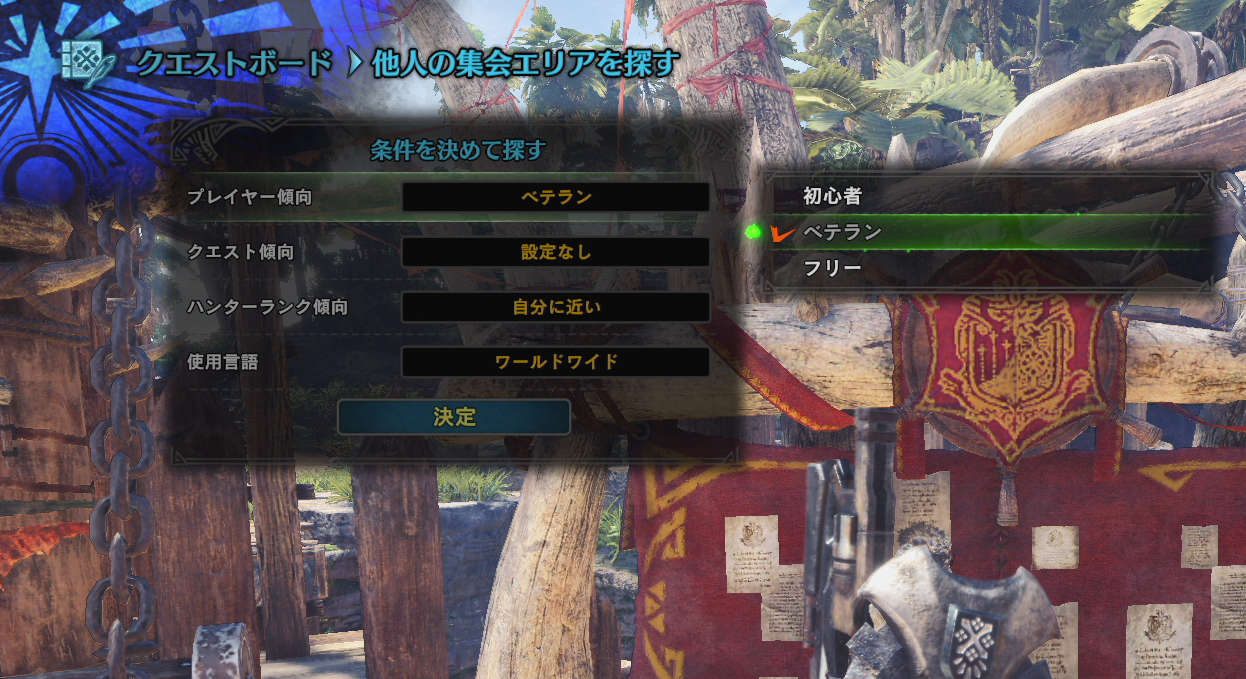Viewport: 1246px width, 679px height.
Task: Confirm search with the 決定 button
Action: [454, 417]
